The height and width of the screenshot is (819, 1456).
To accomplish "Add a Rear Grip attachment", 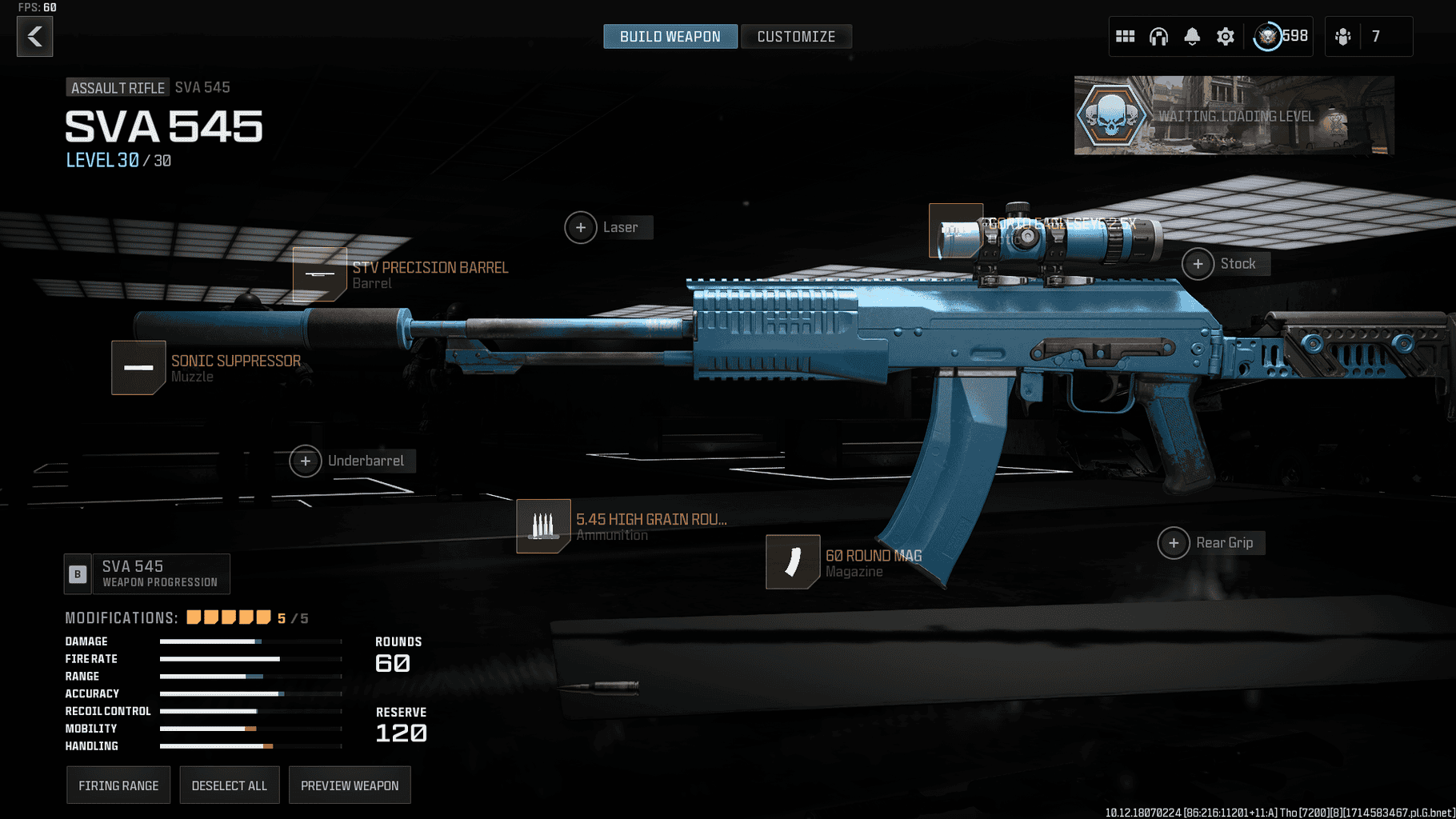I will 1174,542.
